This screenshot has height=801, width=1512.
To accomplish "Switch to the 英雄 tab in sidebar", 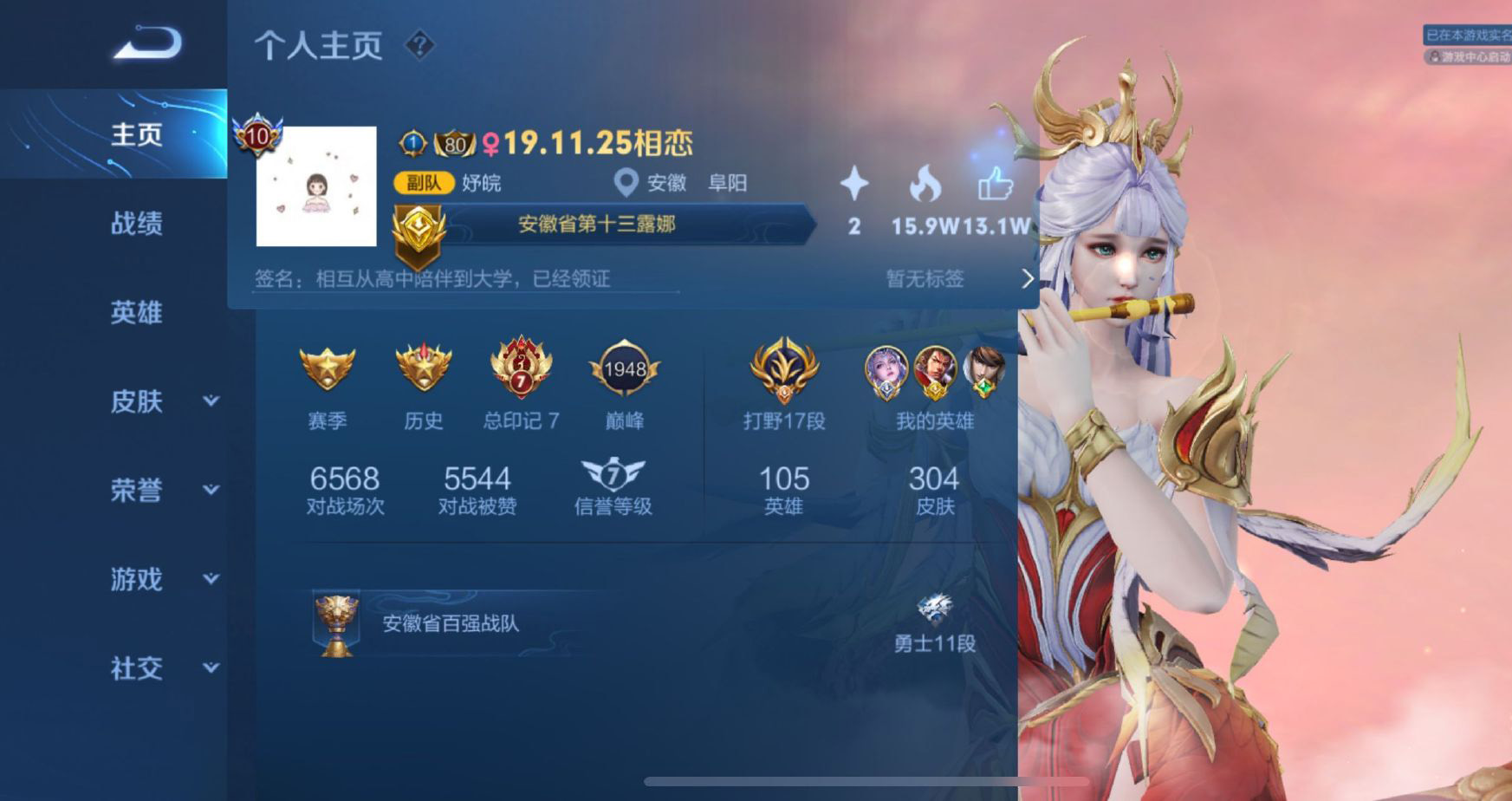I will tap(136, 314).
